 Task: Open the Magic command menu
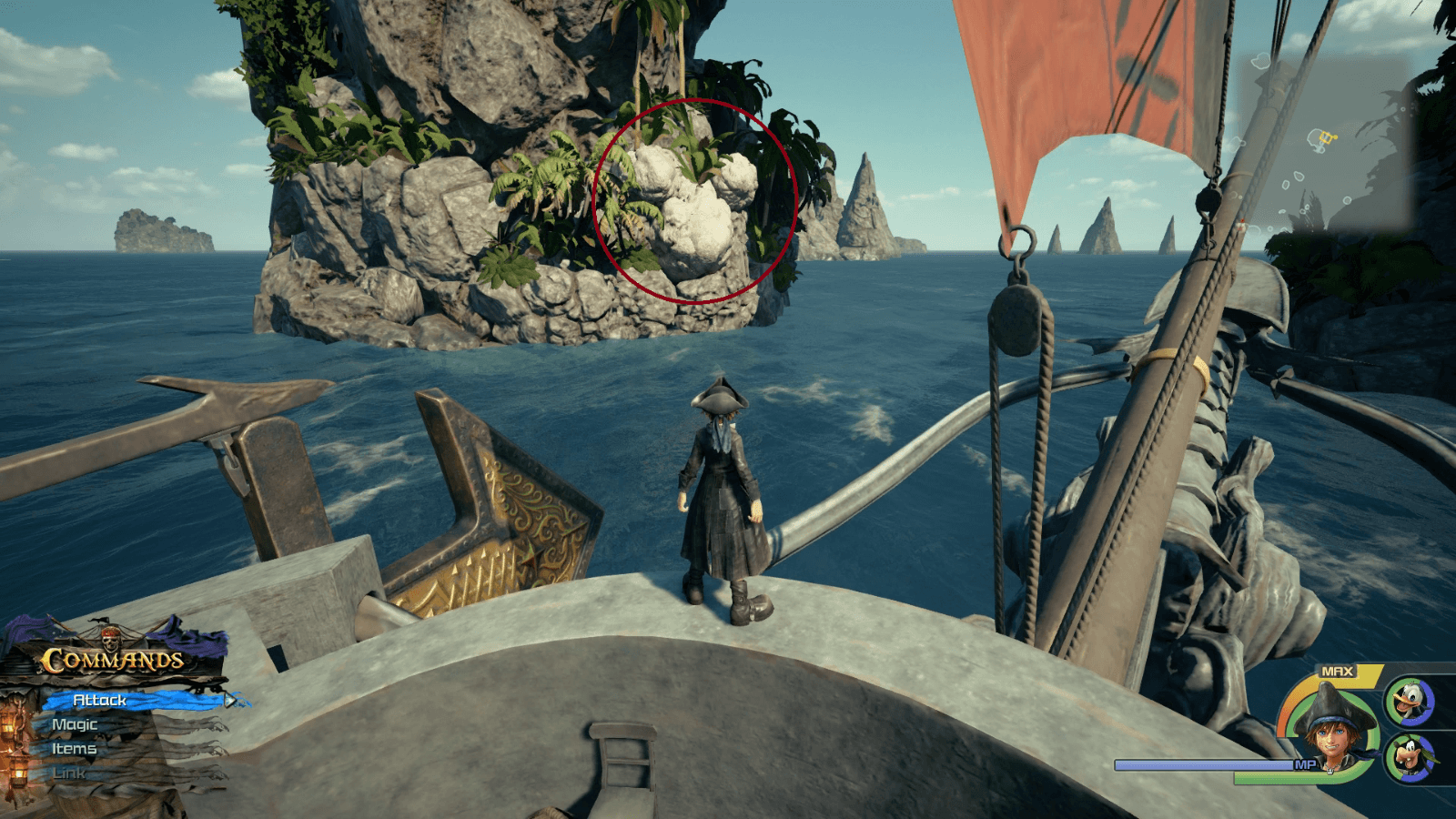pyautogui.click(x=75, y=724)
